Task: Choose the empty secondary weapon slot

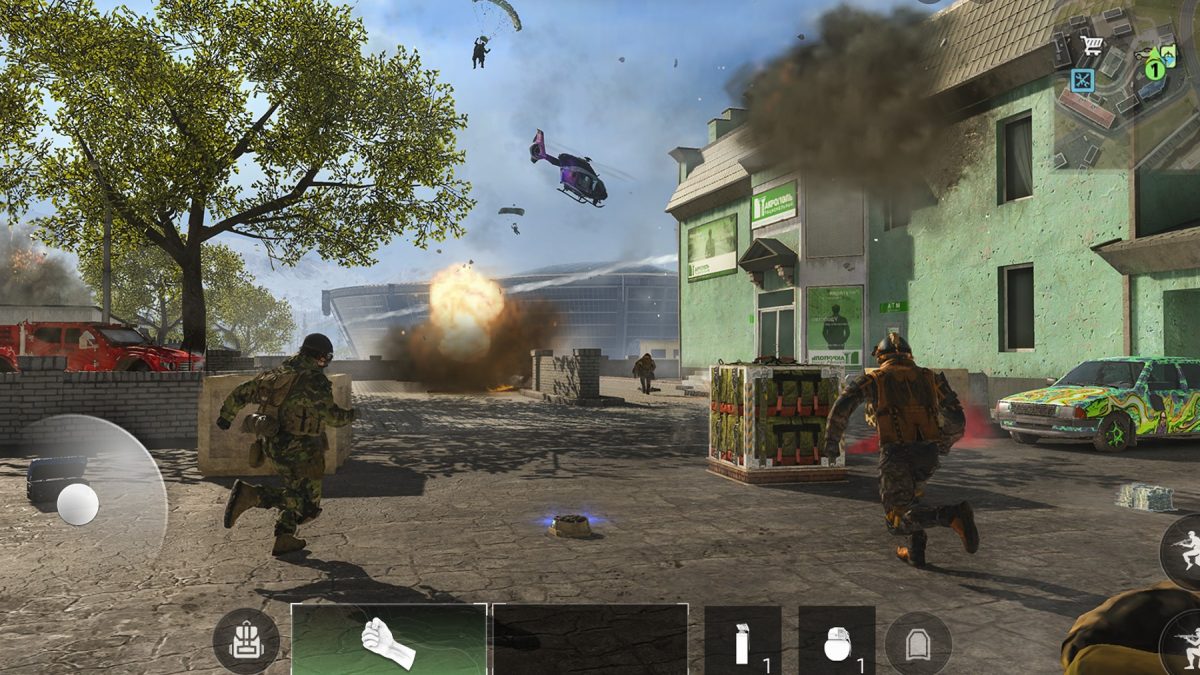Action: 590,639
